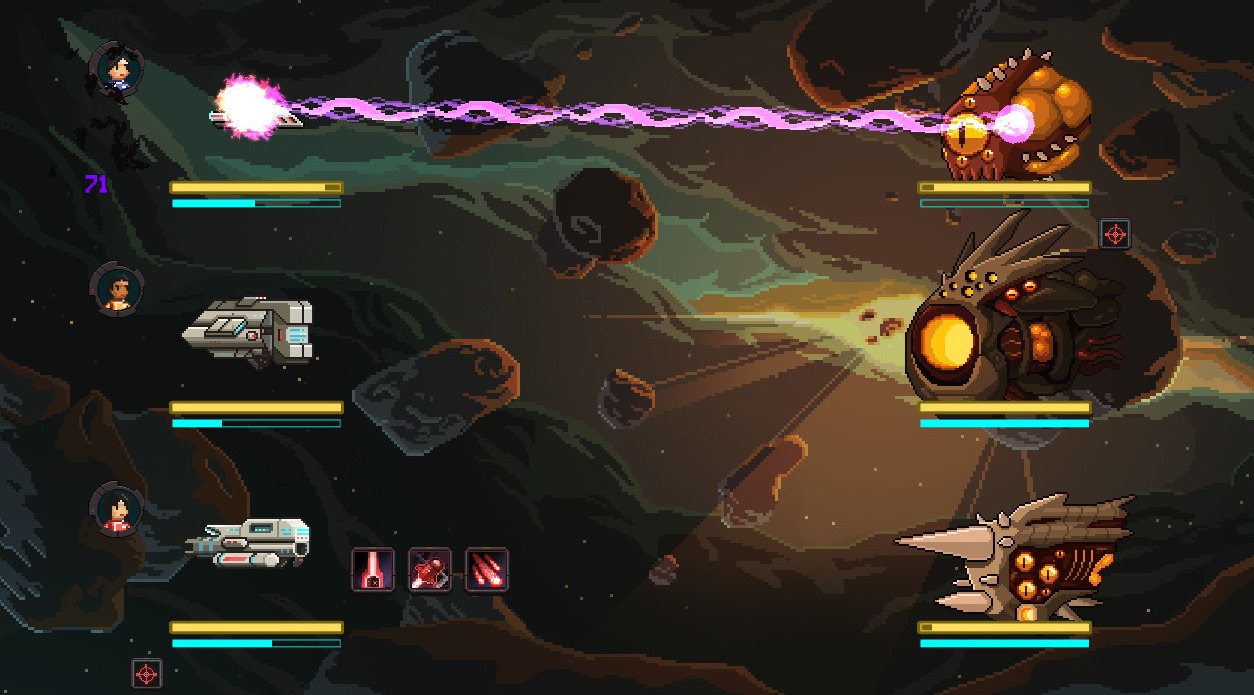Select the blue-uniformed officer portrait
Image resolution: width=1254 pixels, height=695 pixels.
click(x=117, y=69)
